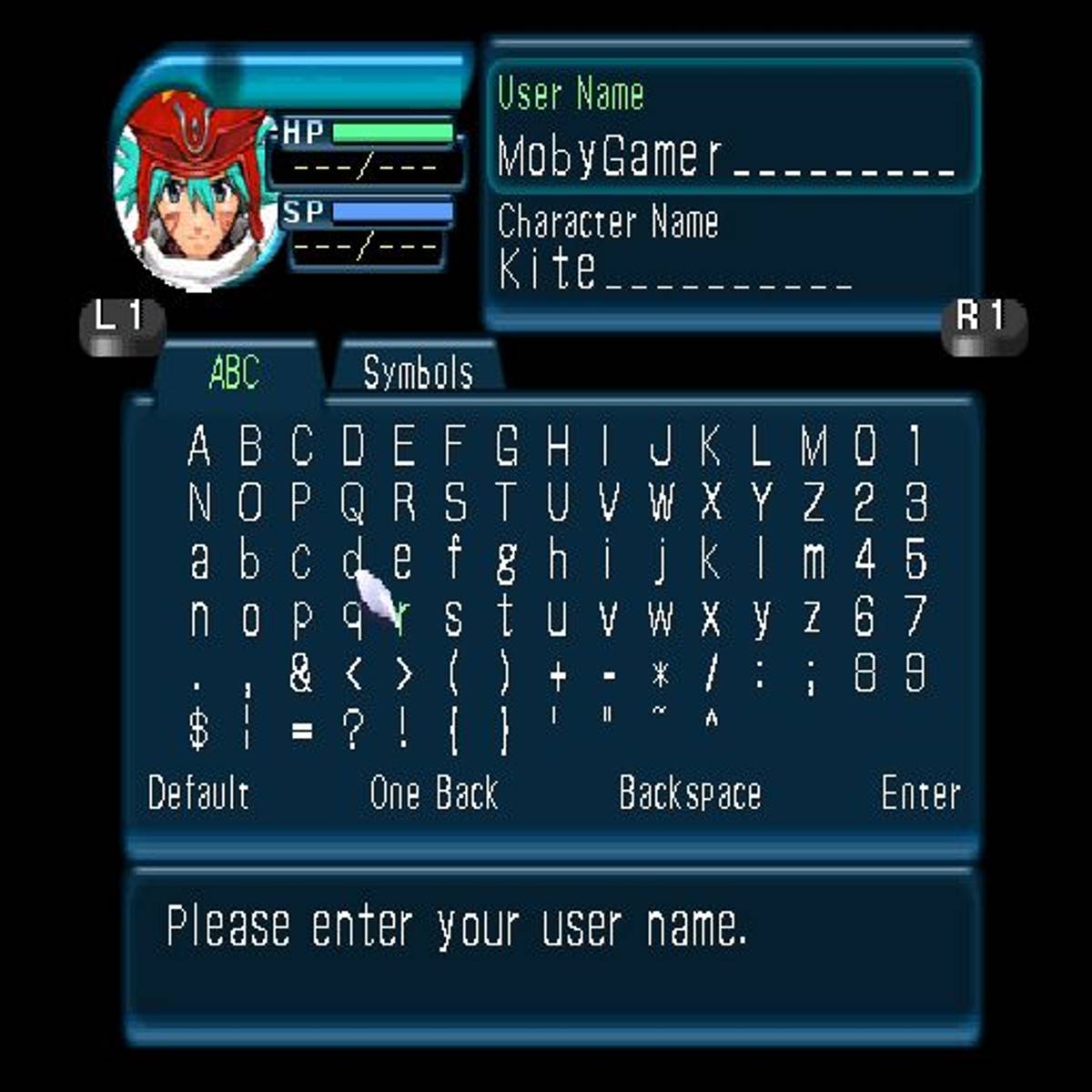Select the question mark key

coord(353,730)
